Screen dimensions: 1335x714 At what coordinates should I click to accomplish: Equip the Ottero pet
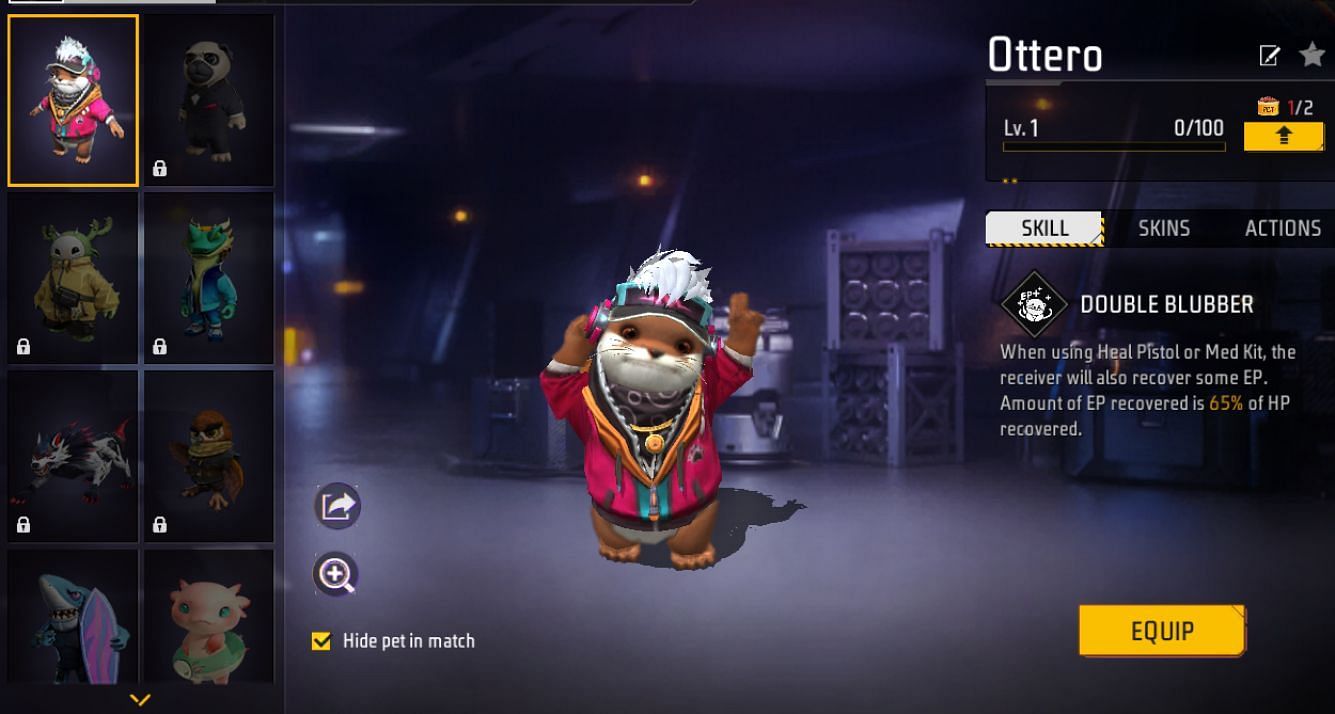tap(1162, 630)
